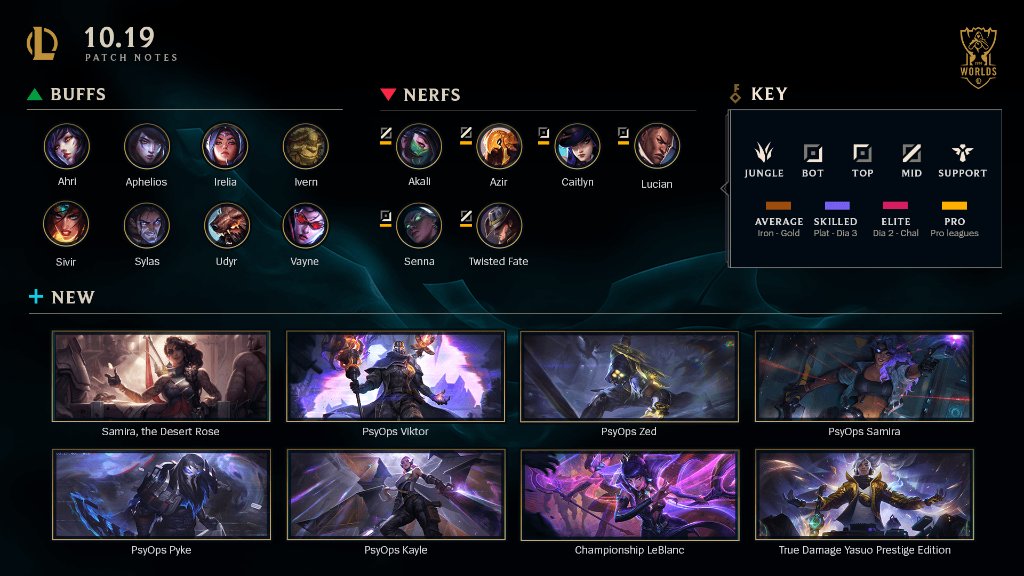Viewport: 1024px width, 576px height.
Task: Open the Lucian champion icon
Action: pyautogui.click(x=657, y=146)
